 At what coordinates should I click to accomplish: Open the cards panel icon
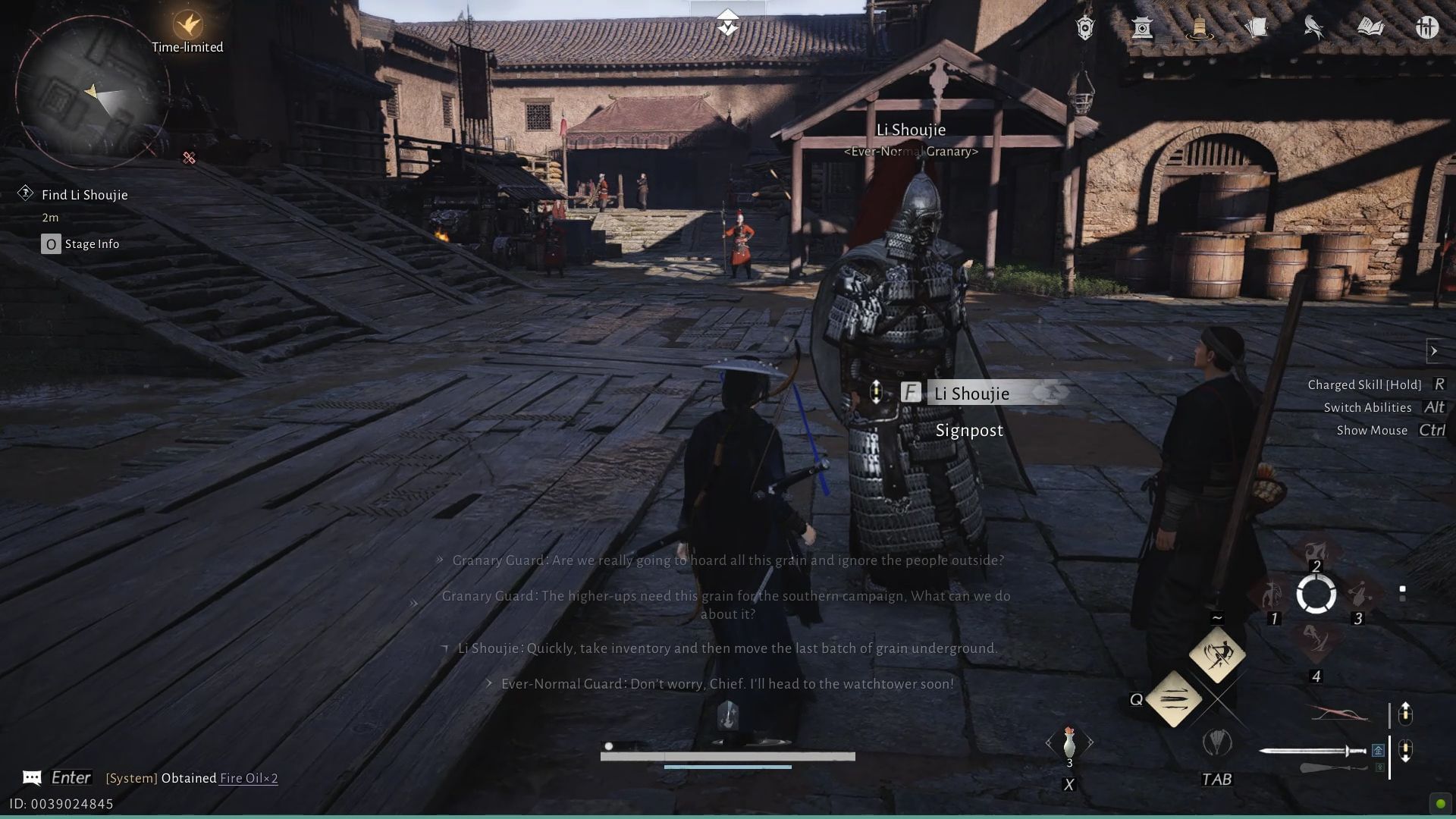pos(1257,27)
